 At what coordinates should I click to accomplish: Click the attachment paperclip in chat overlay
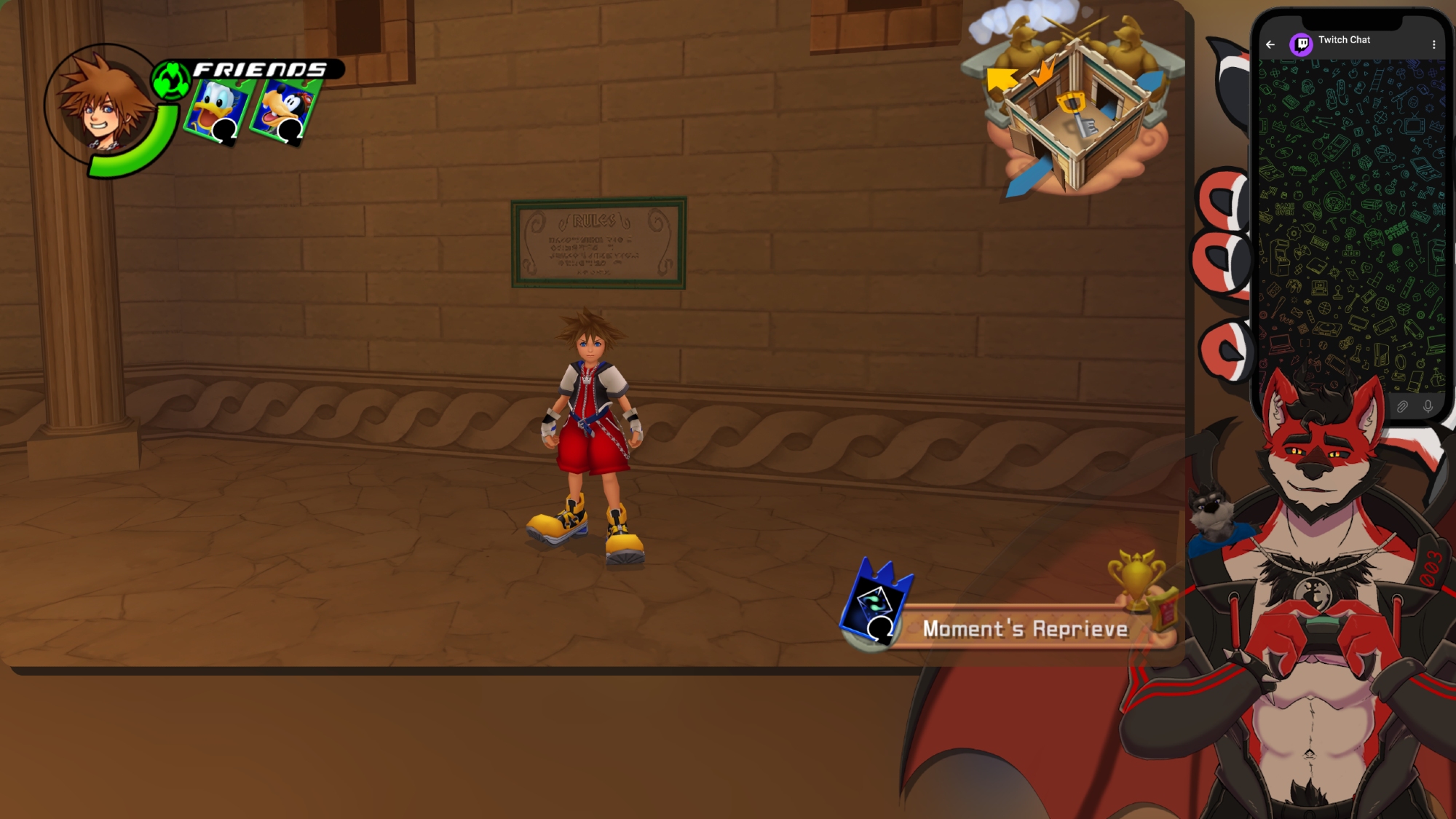[1402, 406]
